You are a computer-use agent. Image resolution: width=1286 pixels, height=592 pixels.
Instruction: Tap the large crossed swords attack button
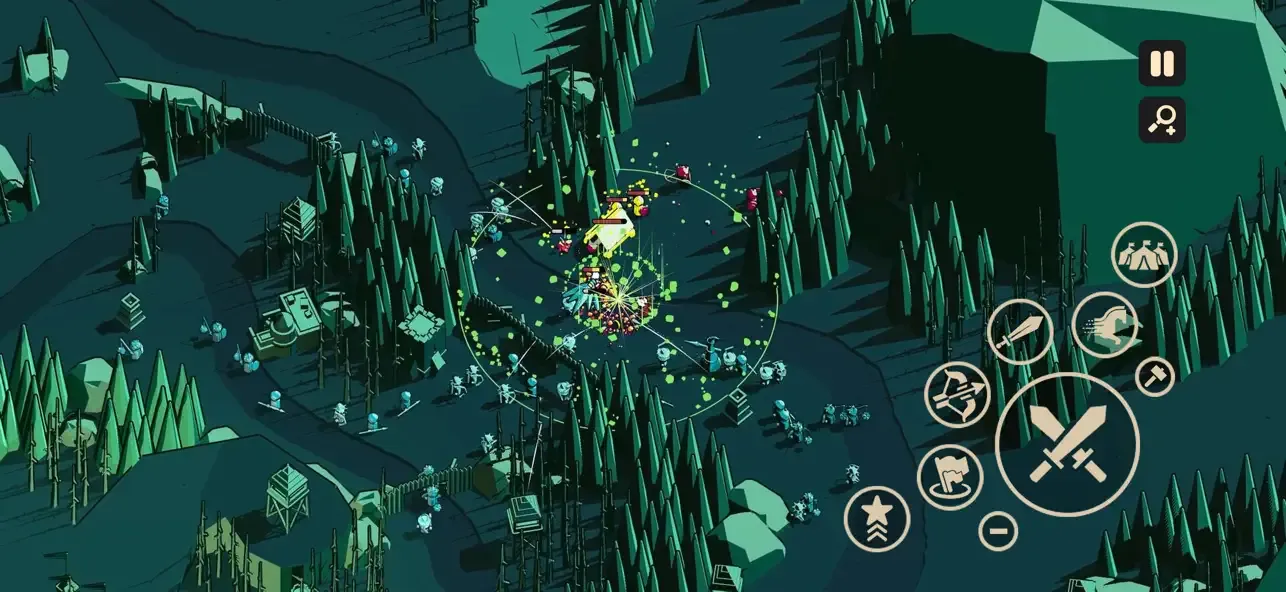[1067, 444]
